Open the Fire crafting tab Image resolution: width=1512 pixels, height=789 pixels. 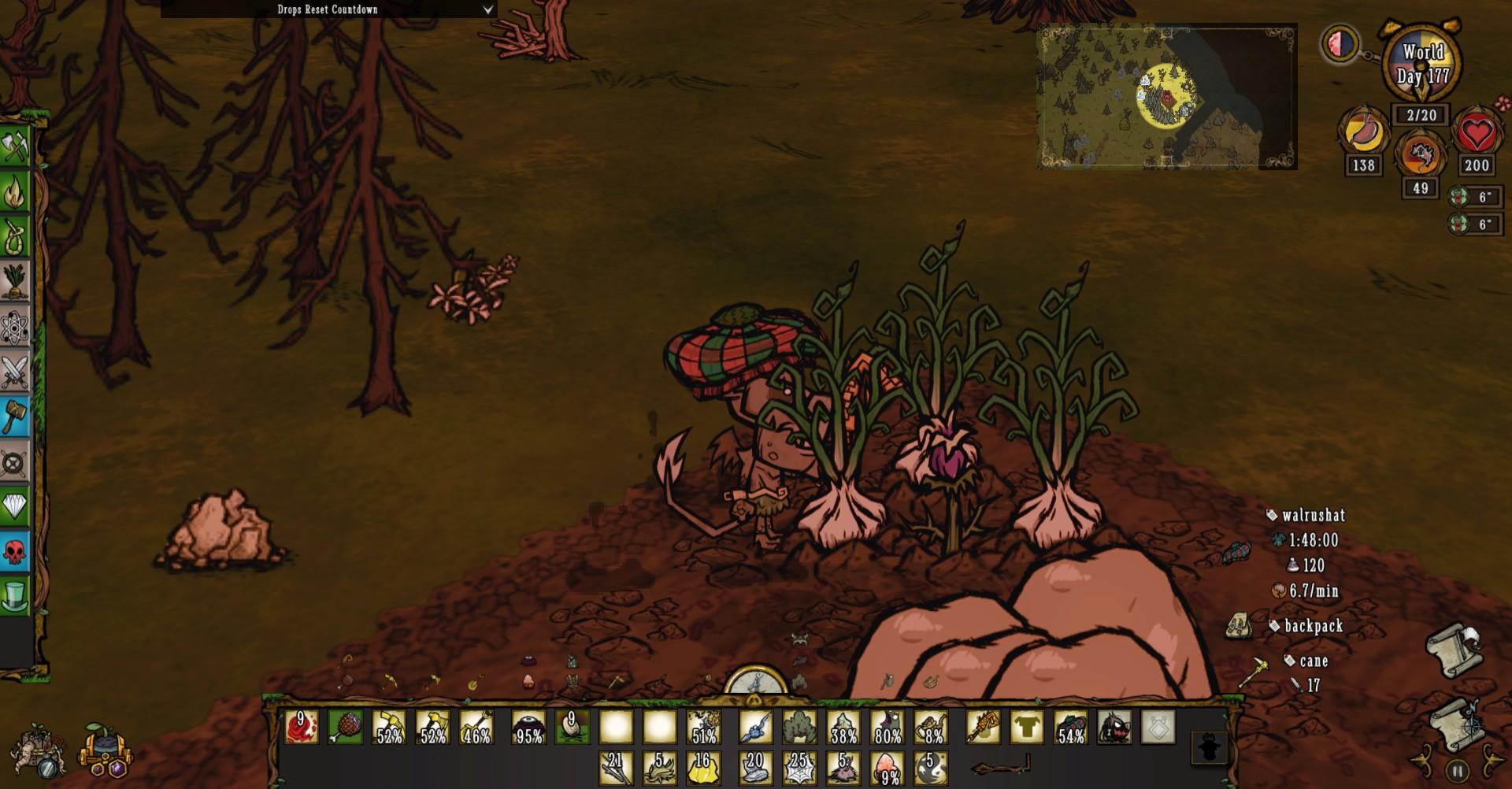tap(15, 191)
